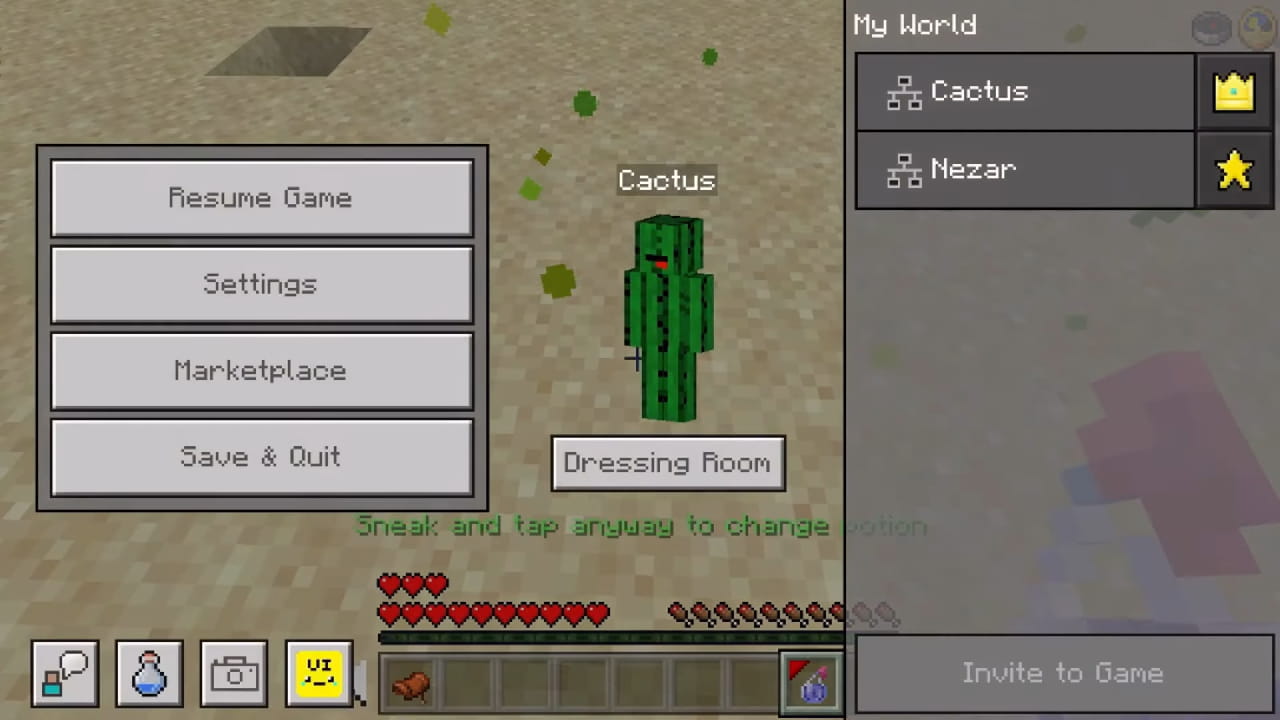Open the chat speech-bubble button
Screen dimensions: 1280x720
click(65, 674)
